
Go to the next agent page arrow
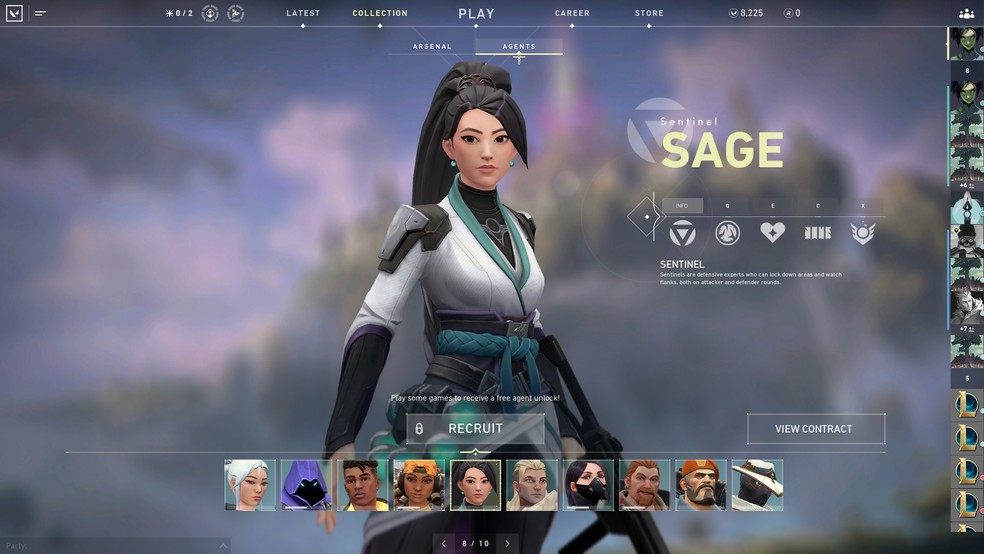[x=507, y=544]
